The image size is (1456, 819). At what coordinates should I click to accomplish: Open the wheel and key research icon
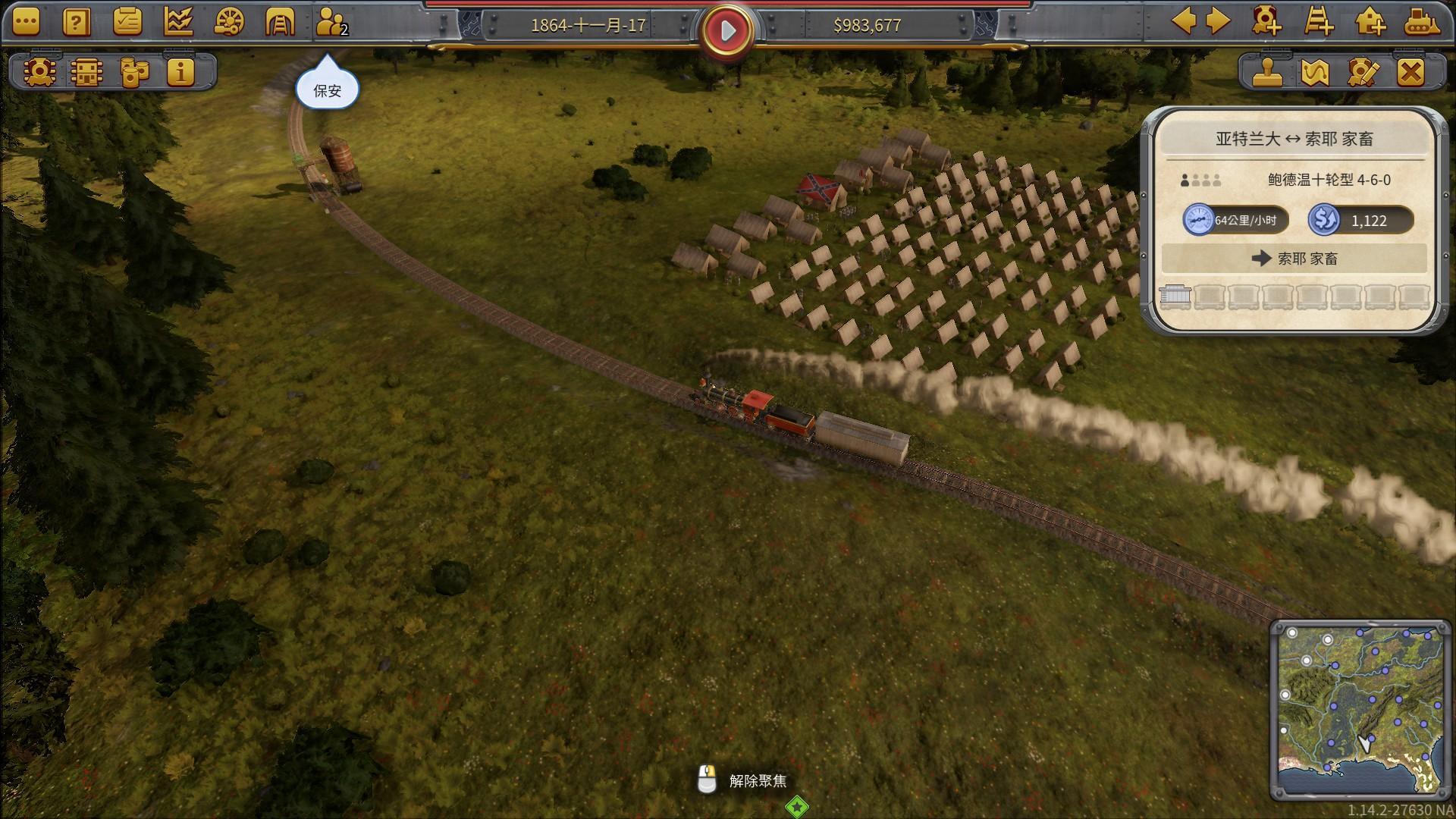229,23
